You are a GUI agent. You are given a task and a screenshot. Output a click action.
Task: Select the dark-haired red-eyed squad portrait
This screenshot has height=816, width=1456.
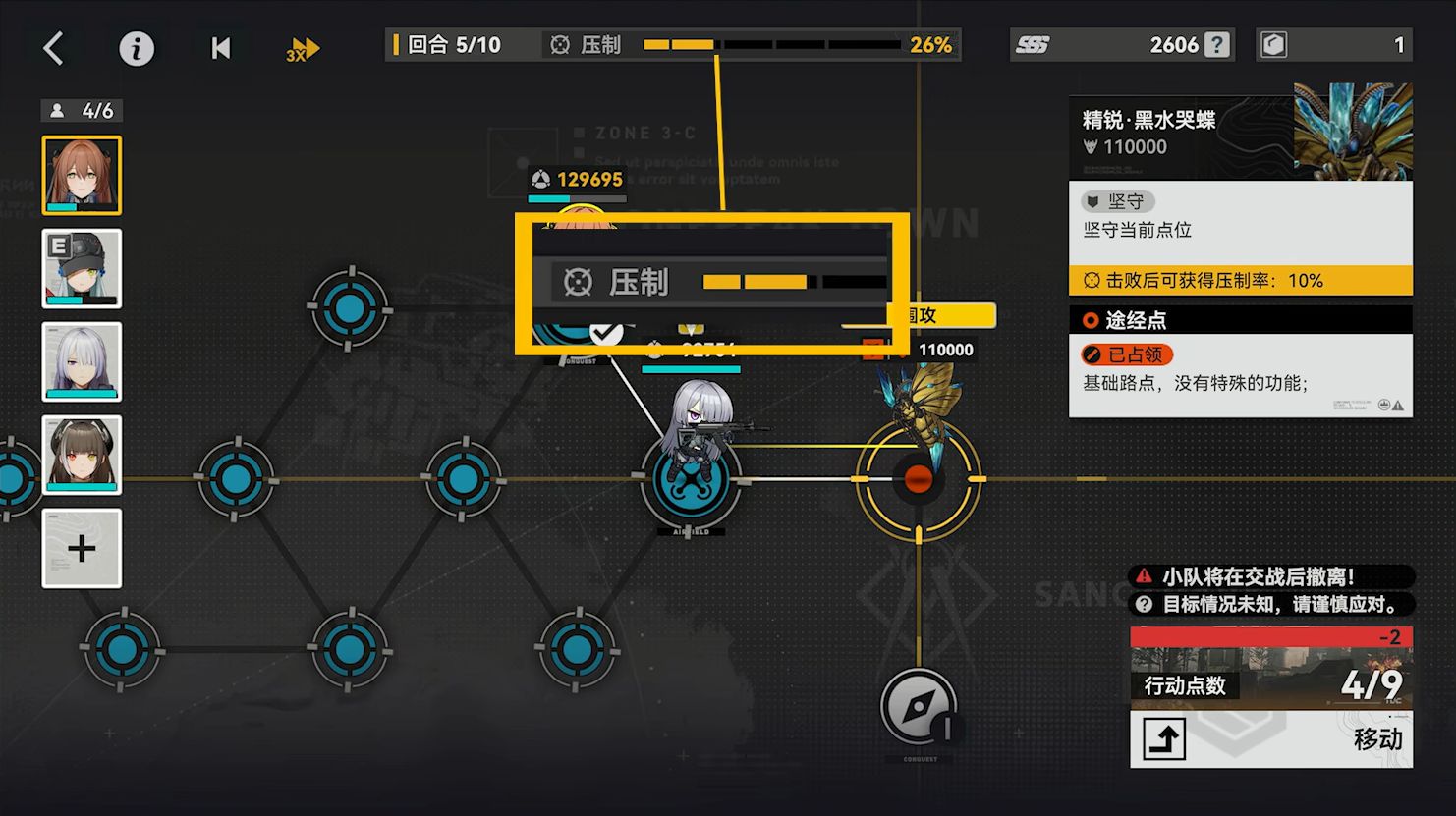point(82,455)
